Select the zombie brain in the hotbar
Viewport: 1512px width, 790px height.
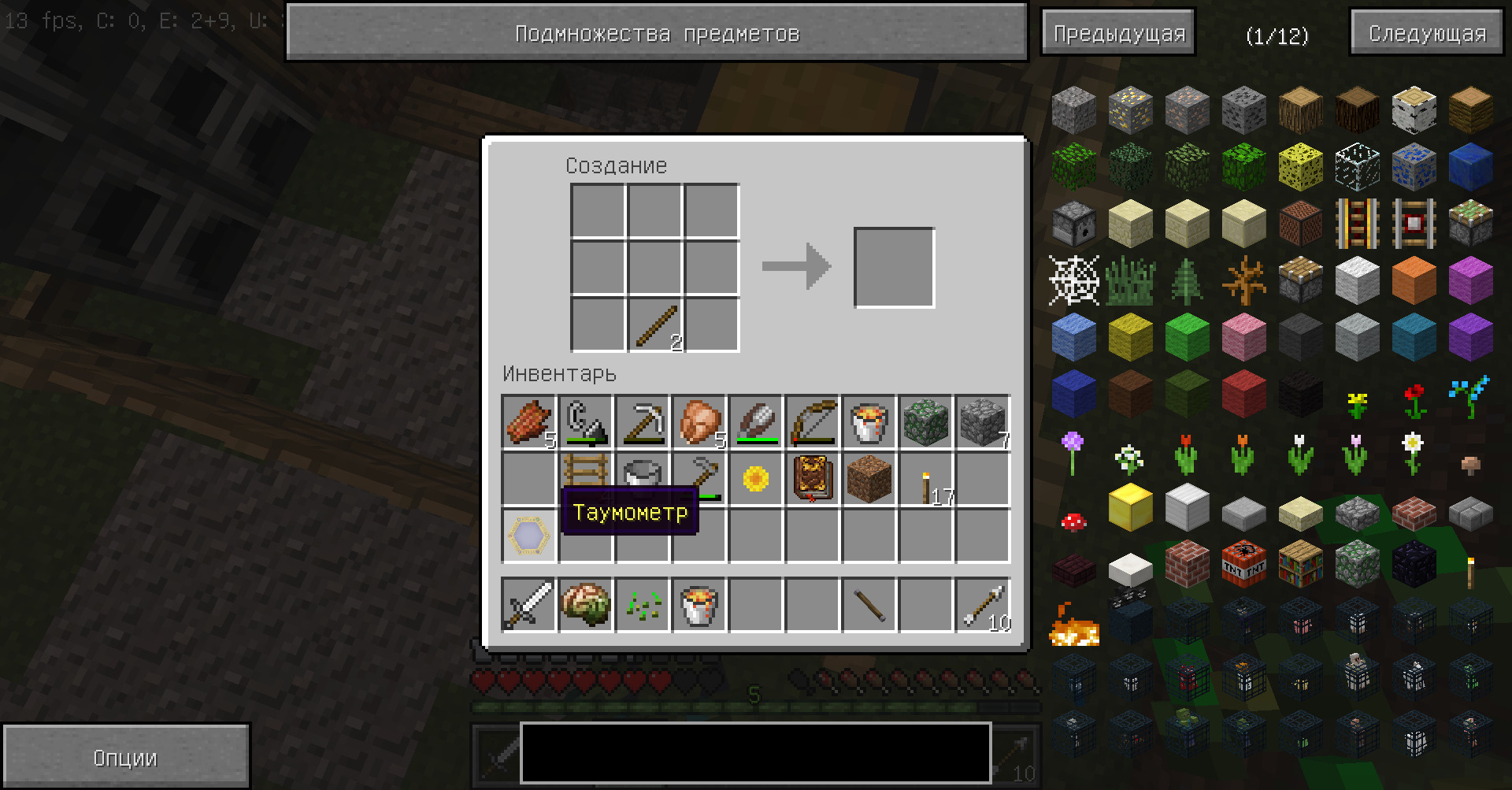click(586, 605)
